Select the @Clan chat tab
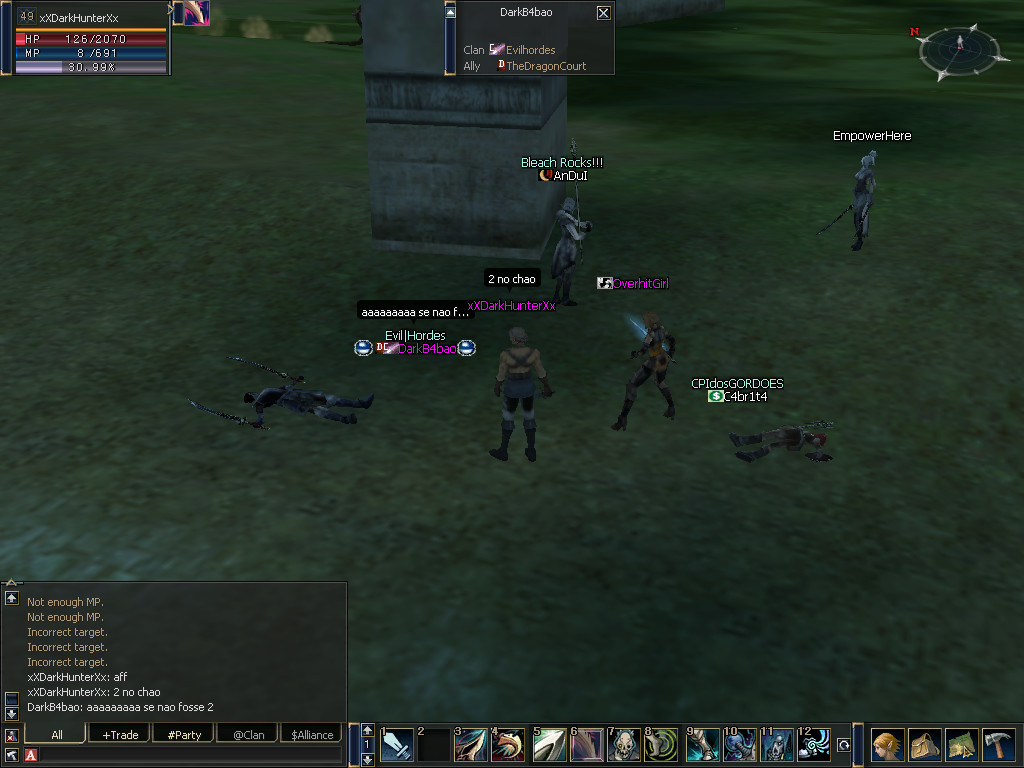Image resolution: width=1024 pixels, height=768 pixels. point(248,735)
